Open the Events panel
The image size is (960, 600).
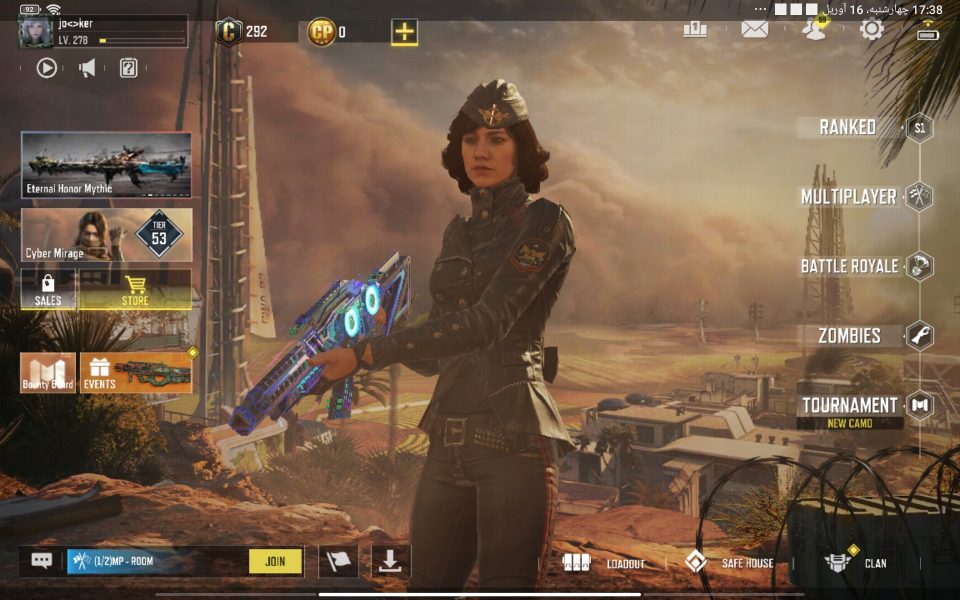135,372
